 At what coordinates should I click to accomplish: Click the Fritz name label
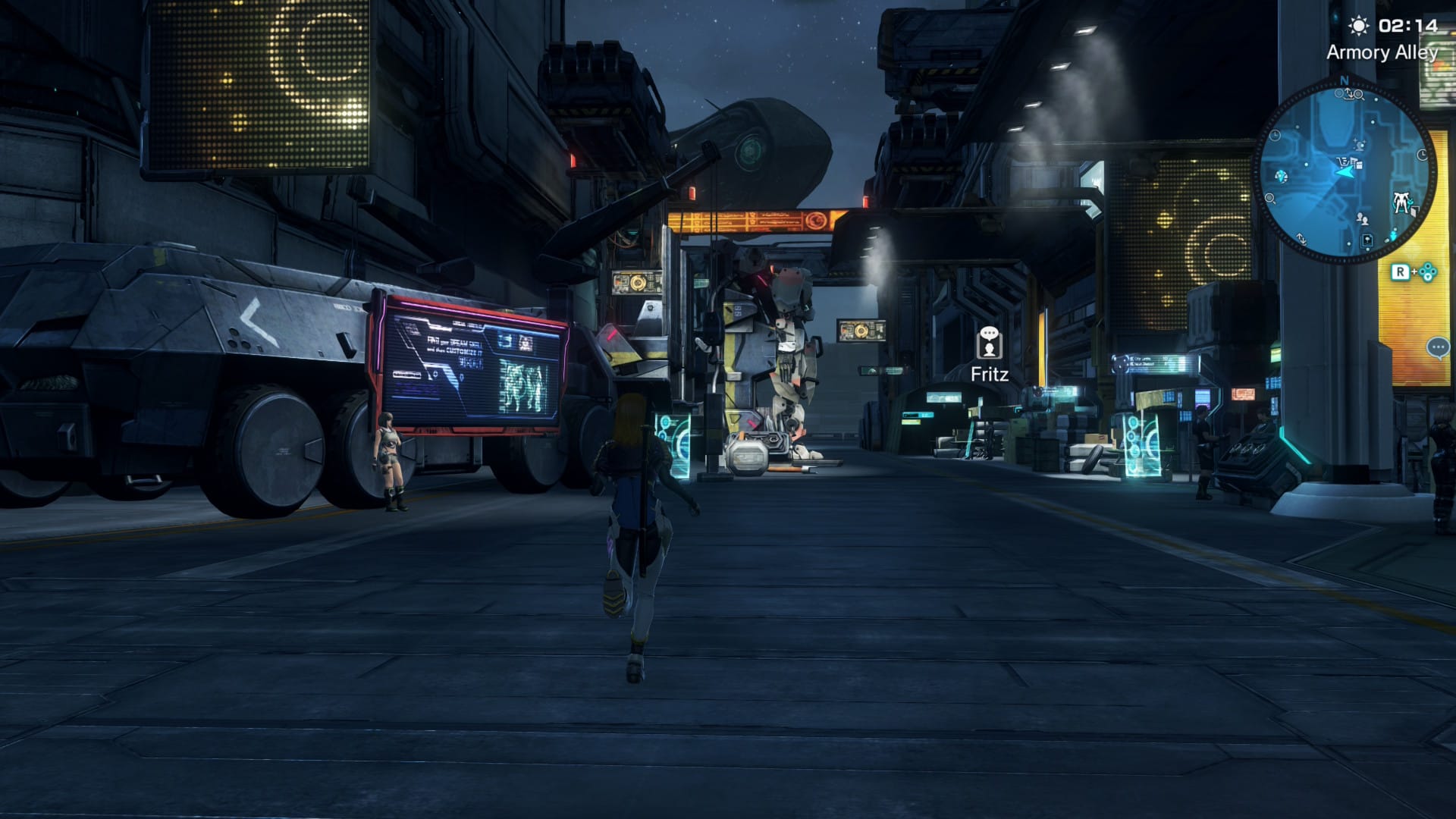coord(990,373)
